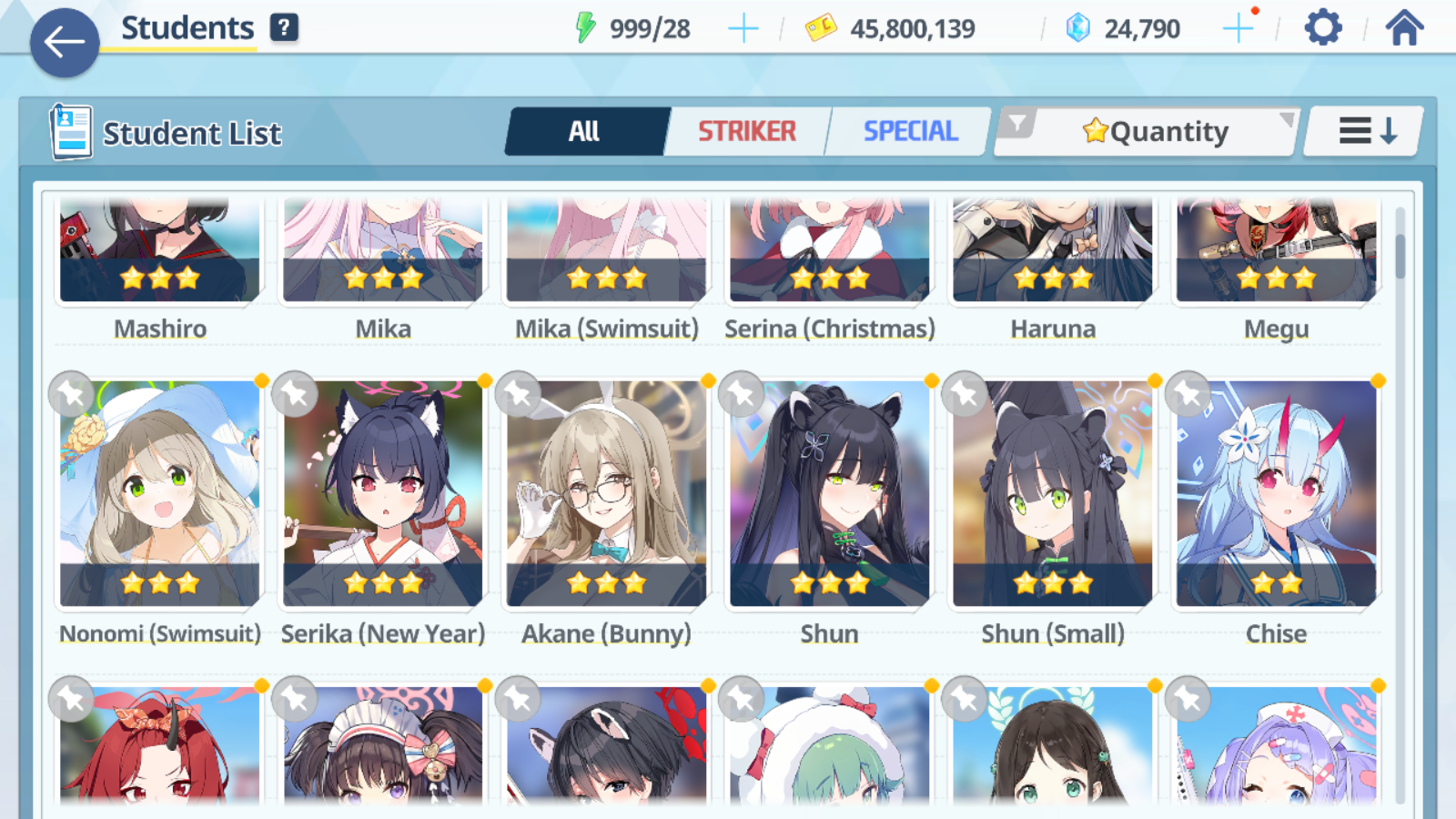Open the help icon beside Students title
1456x819 pixels.
(285, 26)
